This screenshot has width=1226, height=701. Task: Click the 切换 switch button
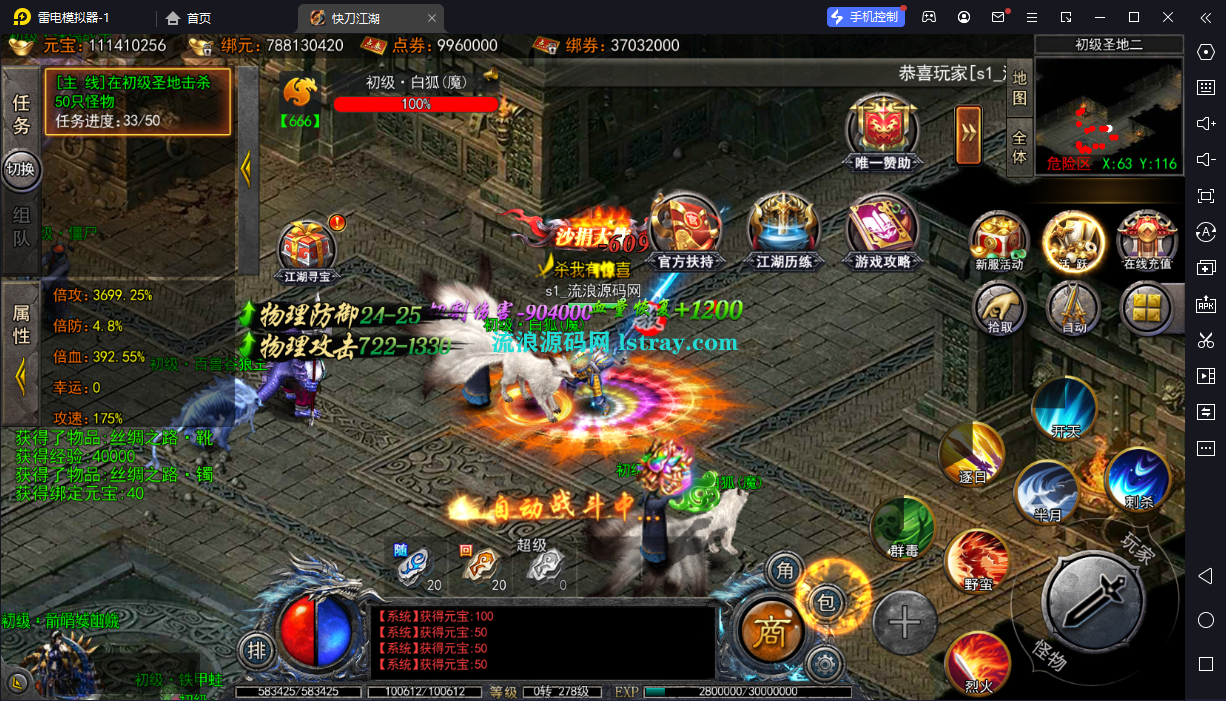[21, 169]
